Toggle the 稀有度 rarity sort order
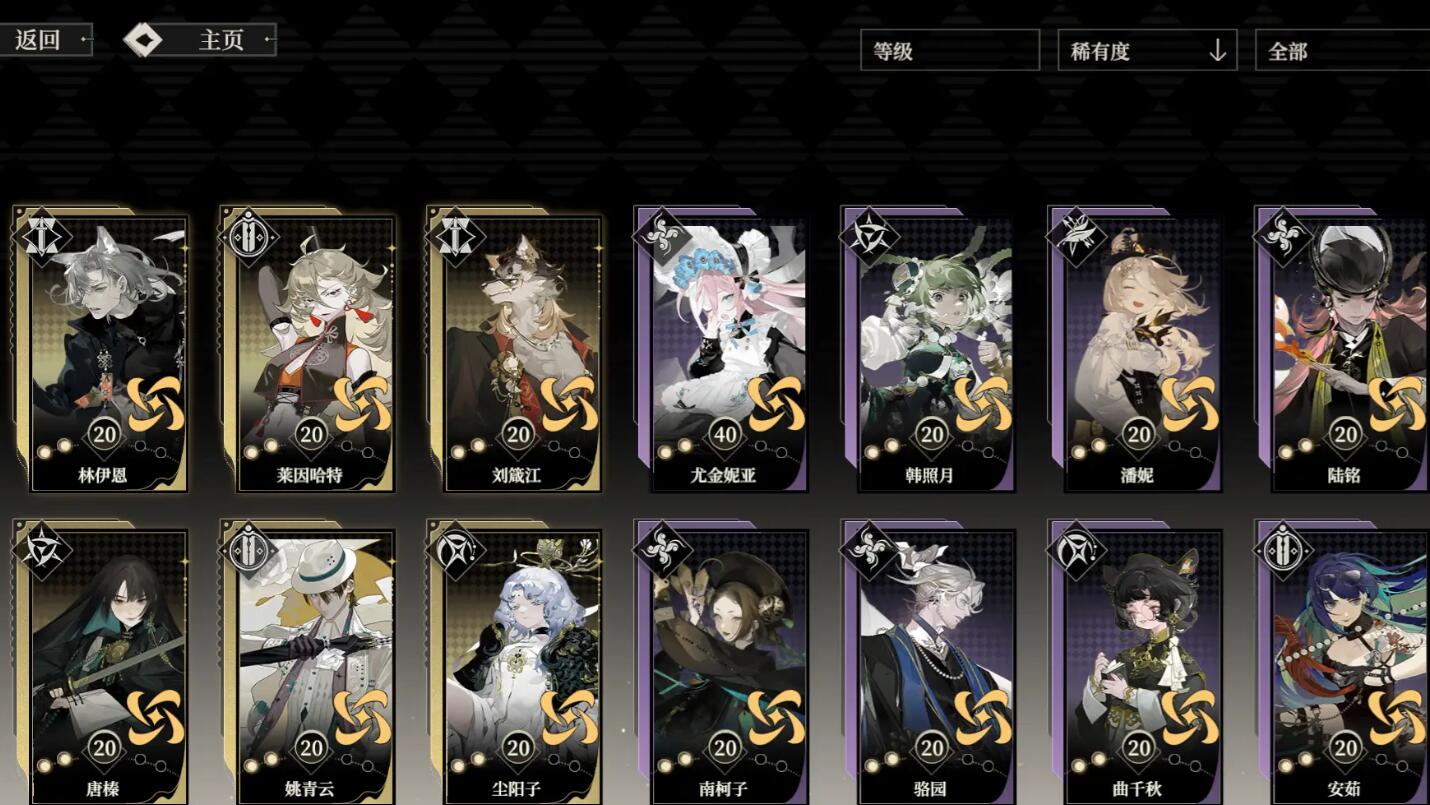The width and height of the screenshot is (1430, 805). 1146,51
